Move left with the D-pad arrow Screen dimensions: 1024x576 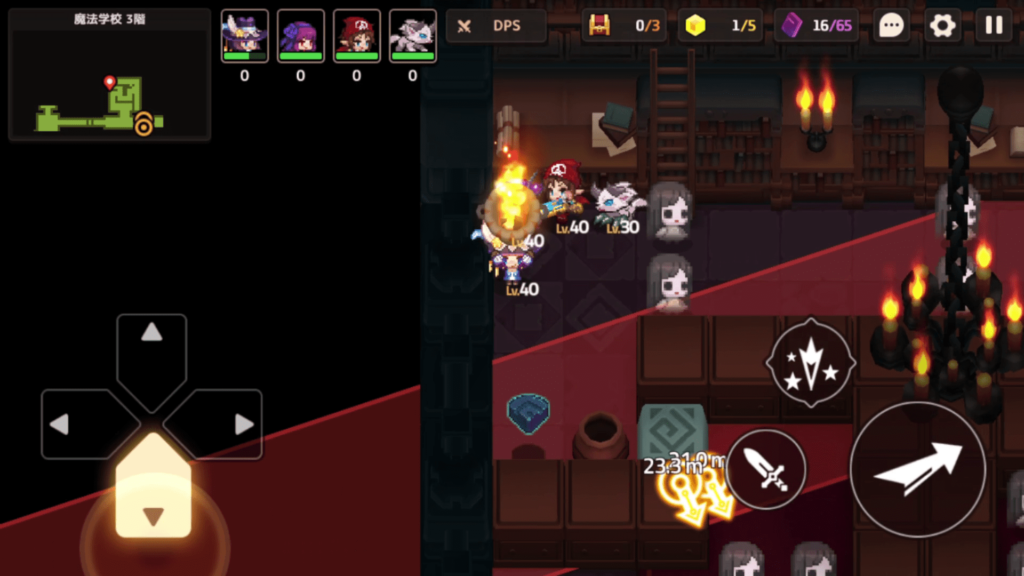pos(78,424)
